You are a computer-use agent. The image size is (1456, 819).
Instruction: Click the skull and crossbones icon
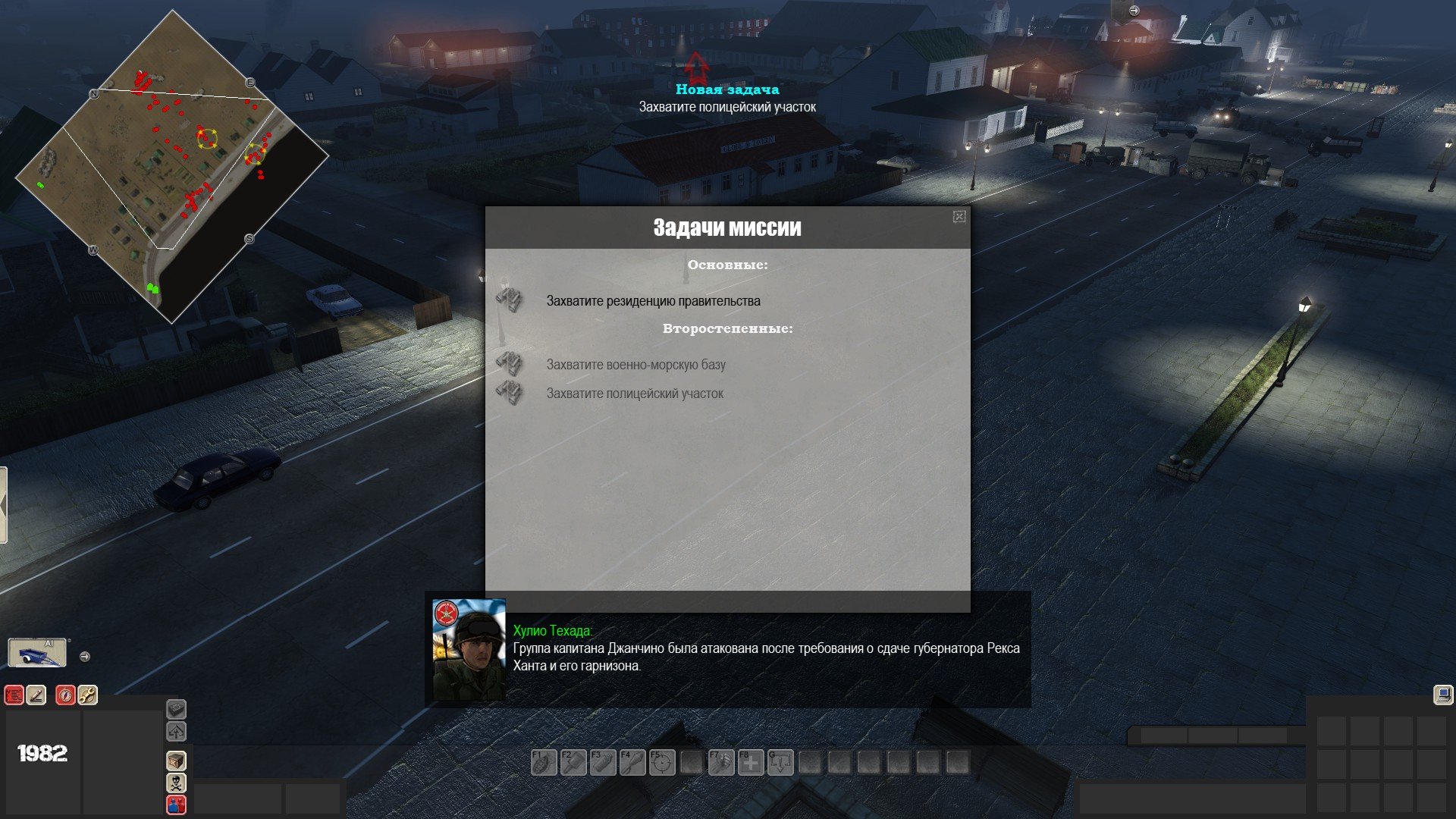[x=176, y=783]
